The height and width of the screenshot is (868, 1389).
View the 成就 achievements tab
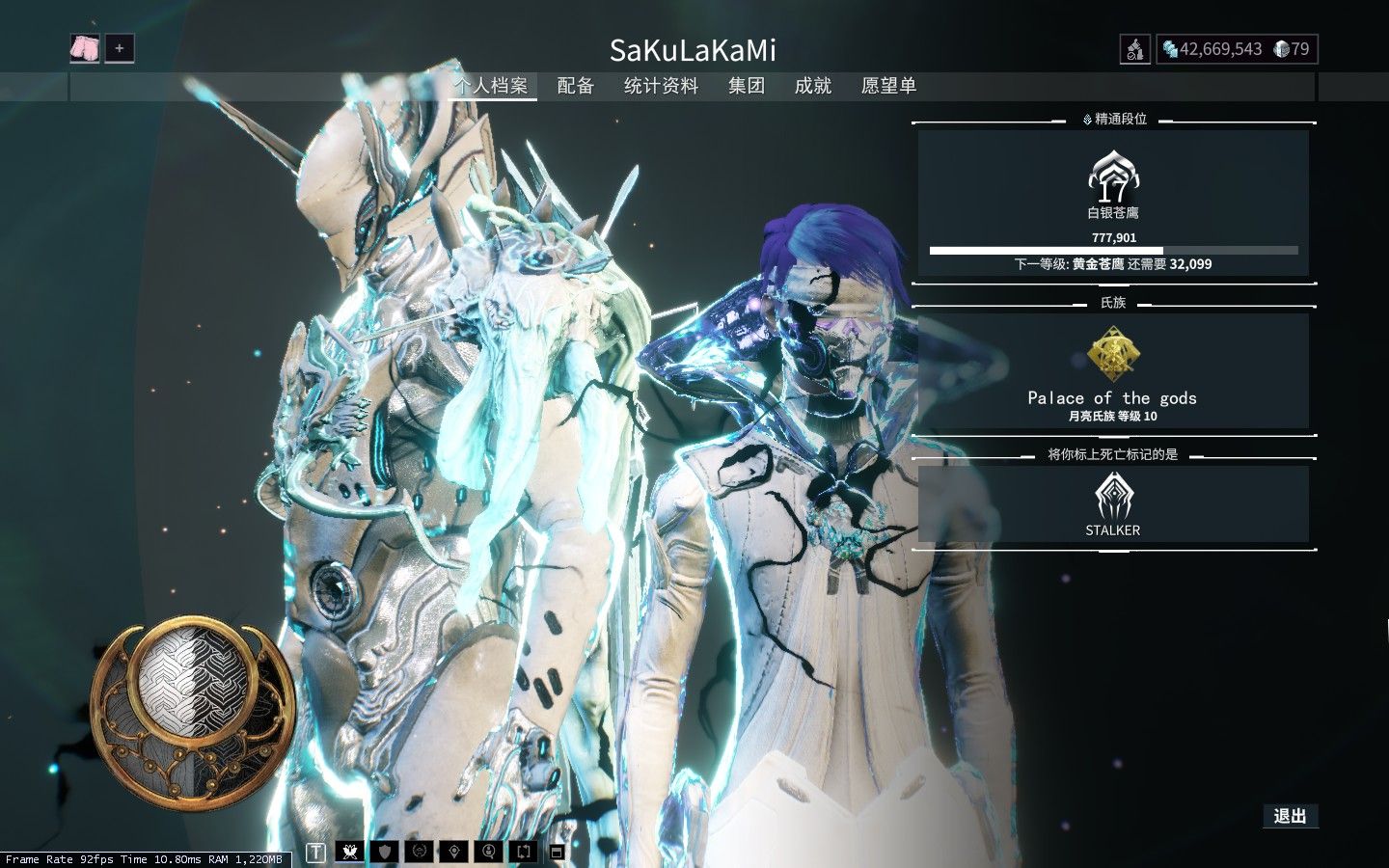(813, 86)
